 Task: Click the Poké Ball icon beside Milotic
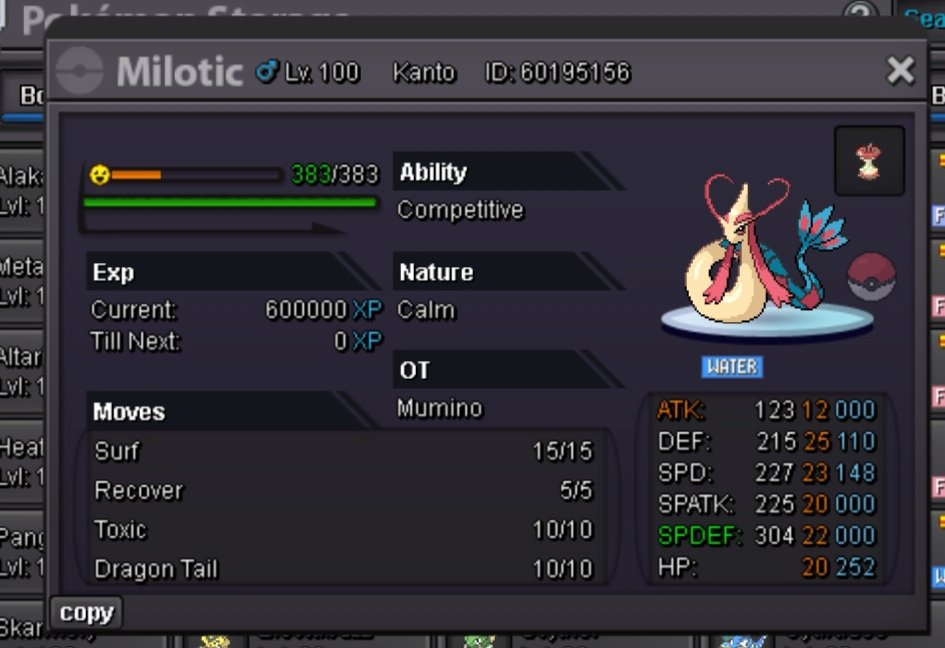(871, 277)
